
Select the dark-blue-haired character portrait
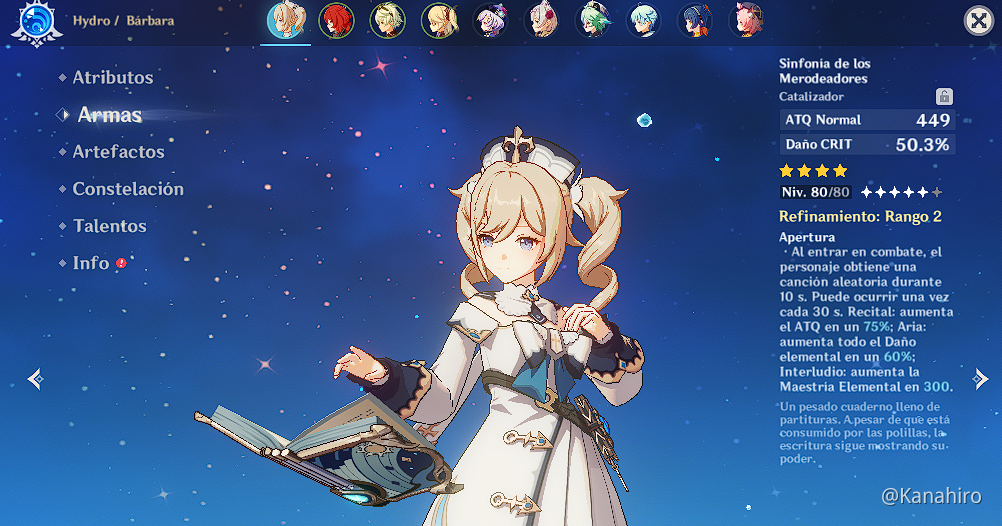(694, 20)
